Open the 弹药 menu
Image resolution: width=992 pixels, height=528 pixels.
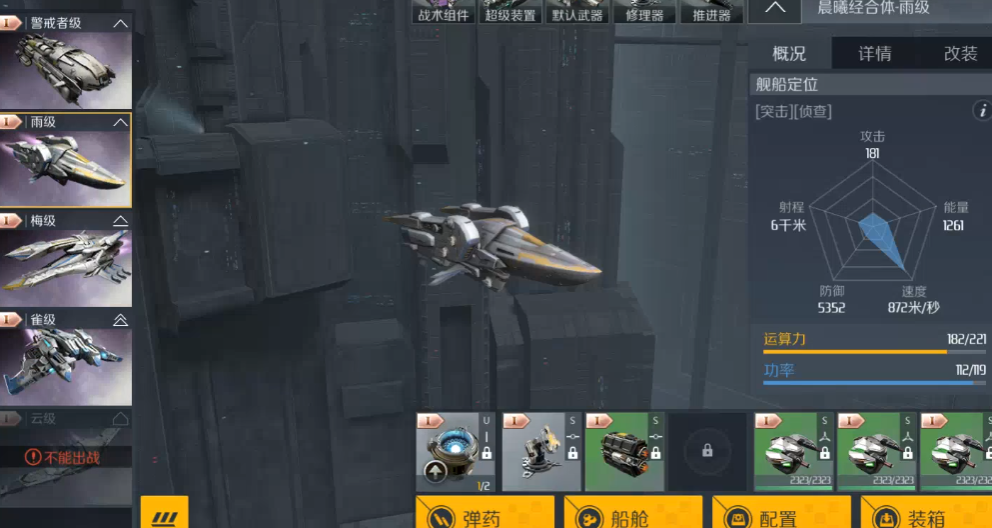pos(484,516)
